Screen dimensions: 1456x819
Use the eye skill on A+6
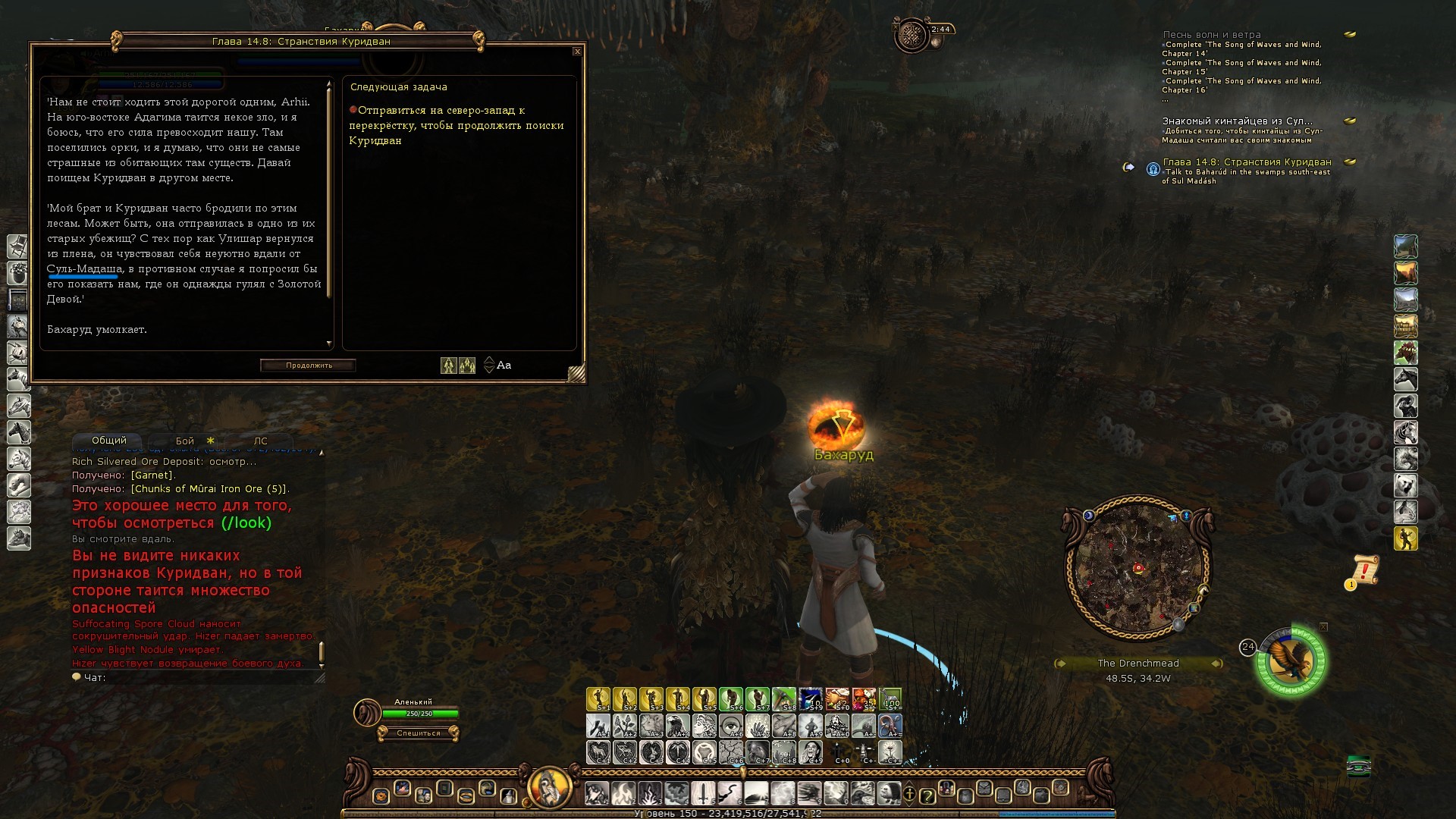(731, 726)
